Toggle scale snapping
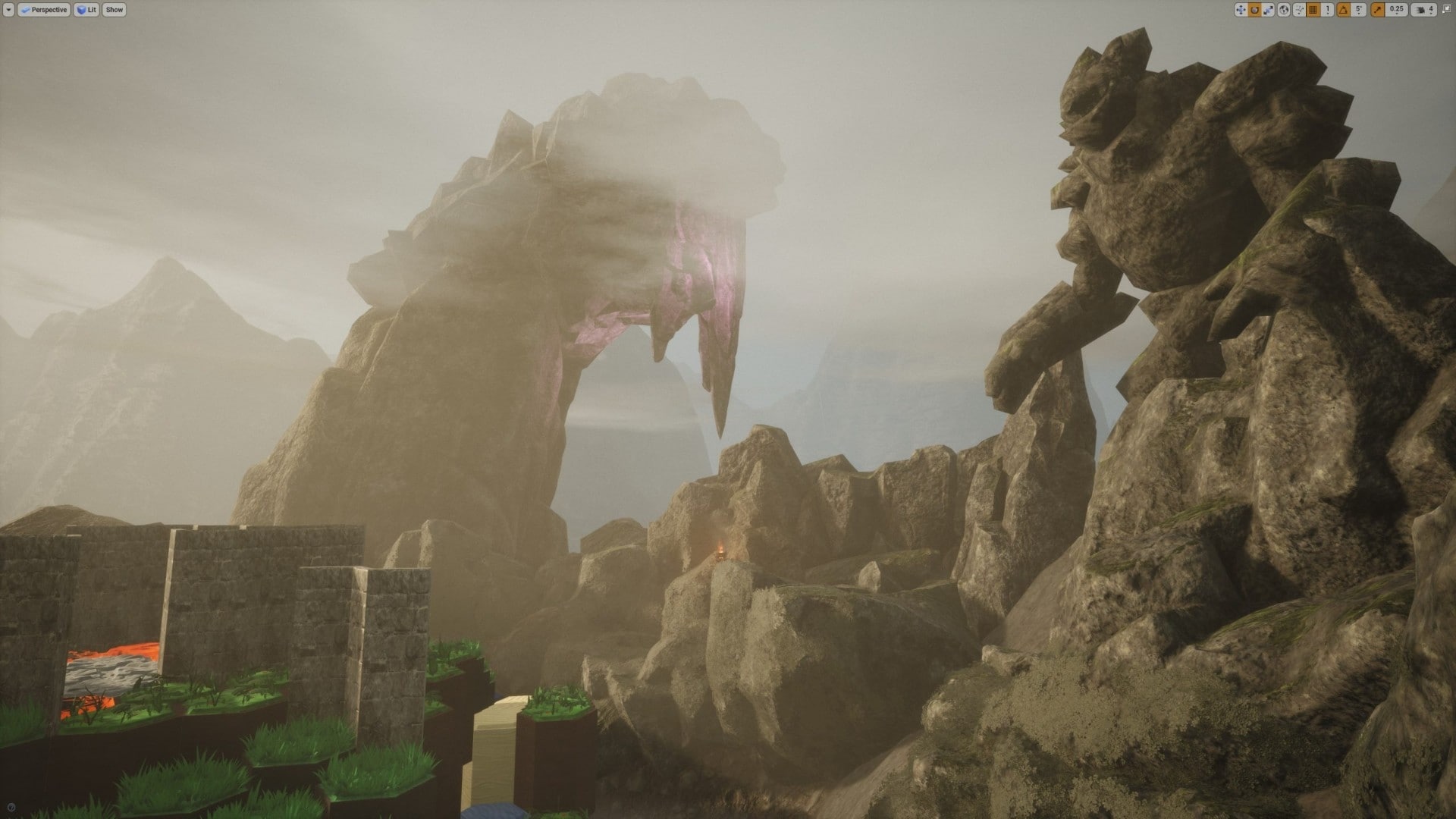 (x=1376, y=10)
